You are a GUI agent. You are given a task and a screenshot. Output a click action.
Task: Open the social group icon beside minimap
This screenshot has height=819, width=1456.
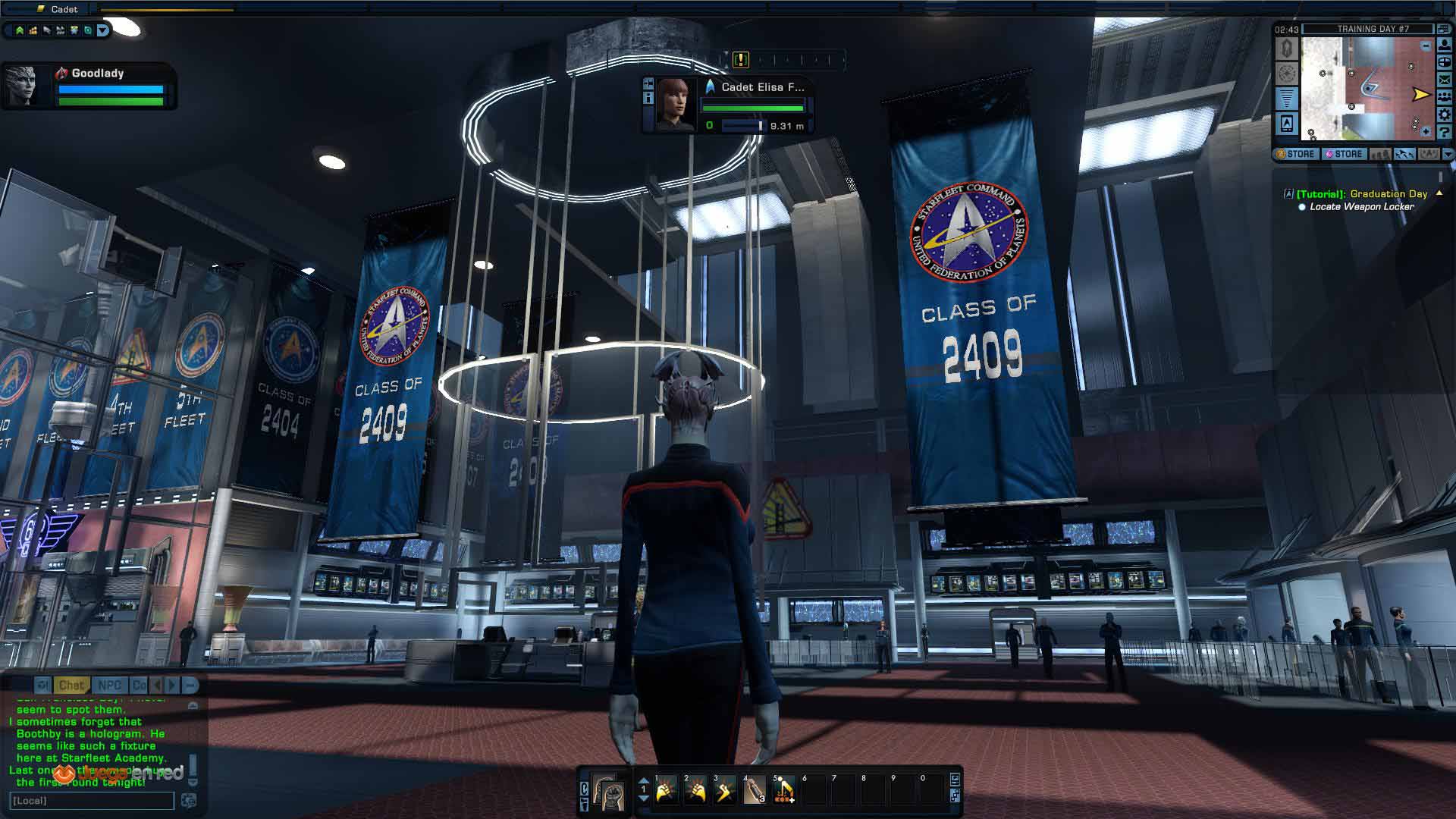click(x=1445, y=97)
